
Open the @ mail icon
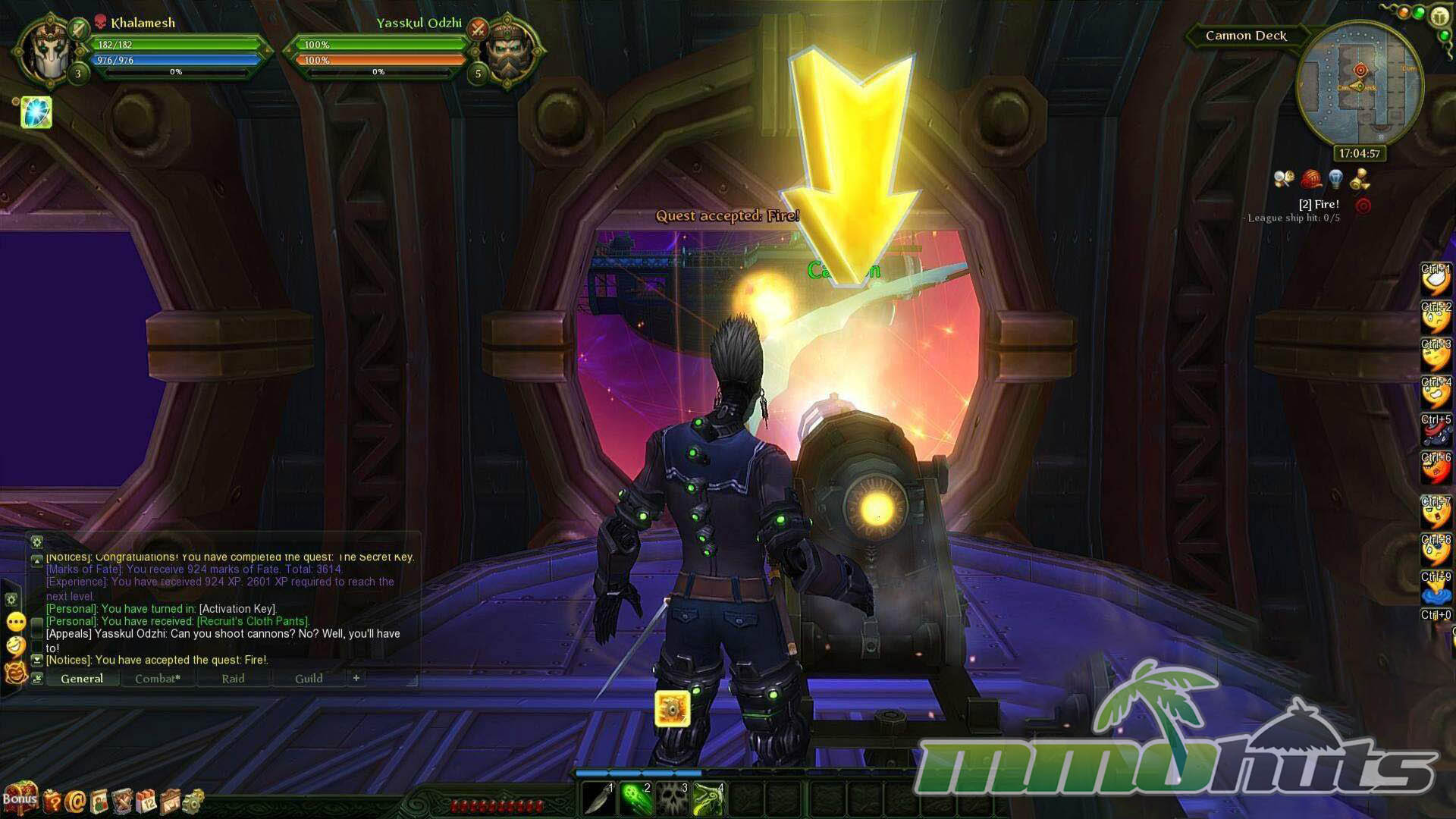tap(75, 801)
